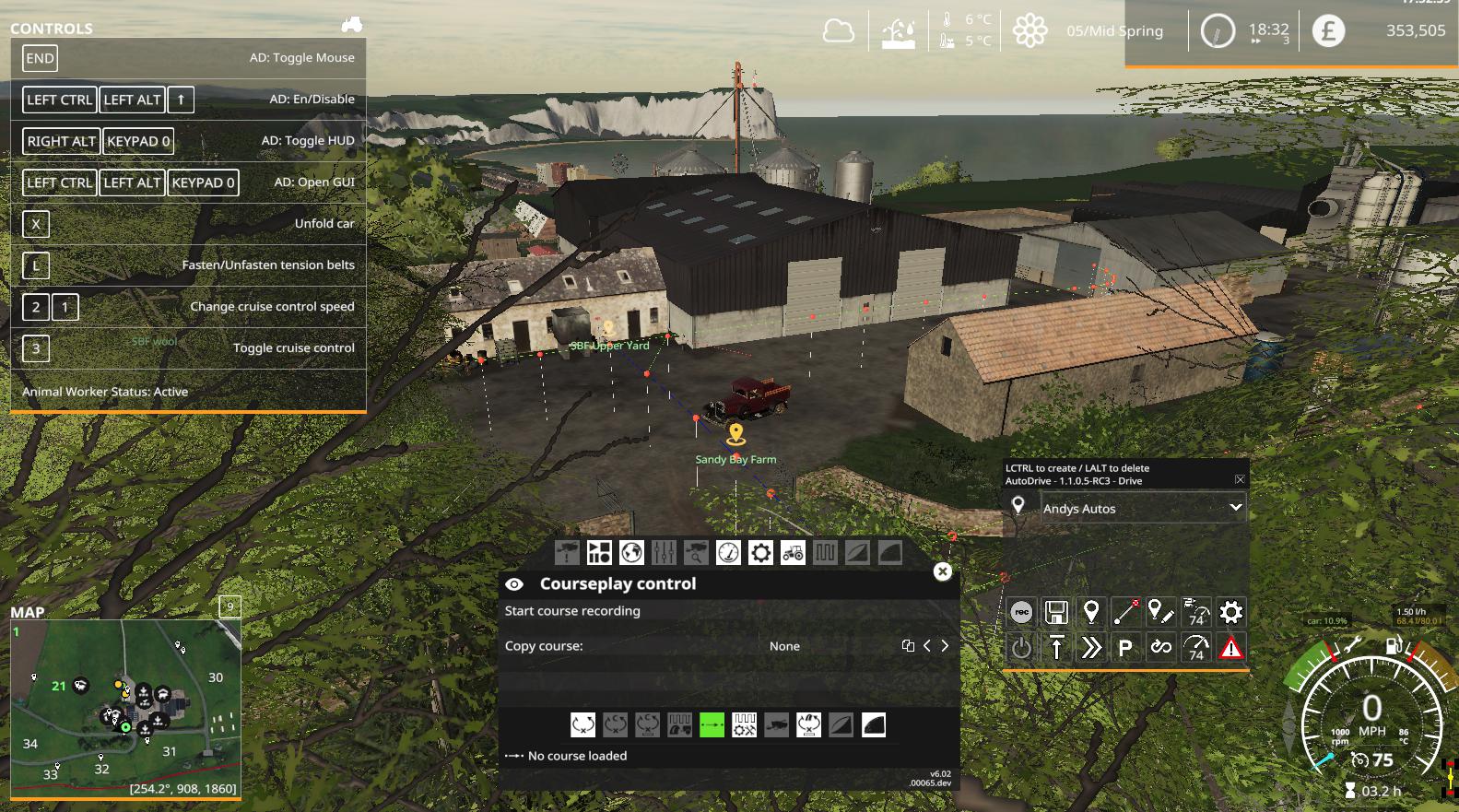Toggle the Courseplay HUD eye icon
Viewport: 1459px width, 812px height.
pos(514,583)
